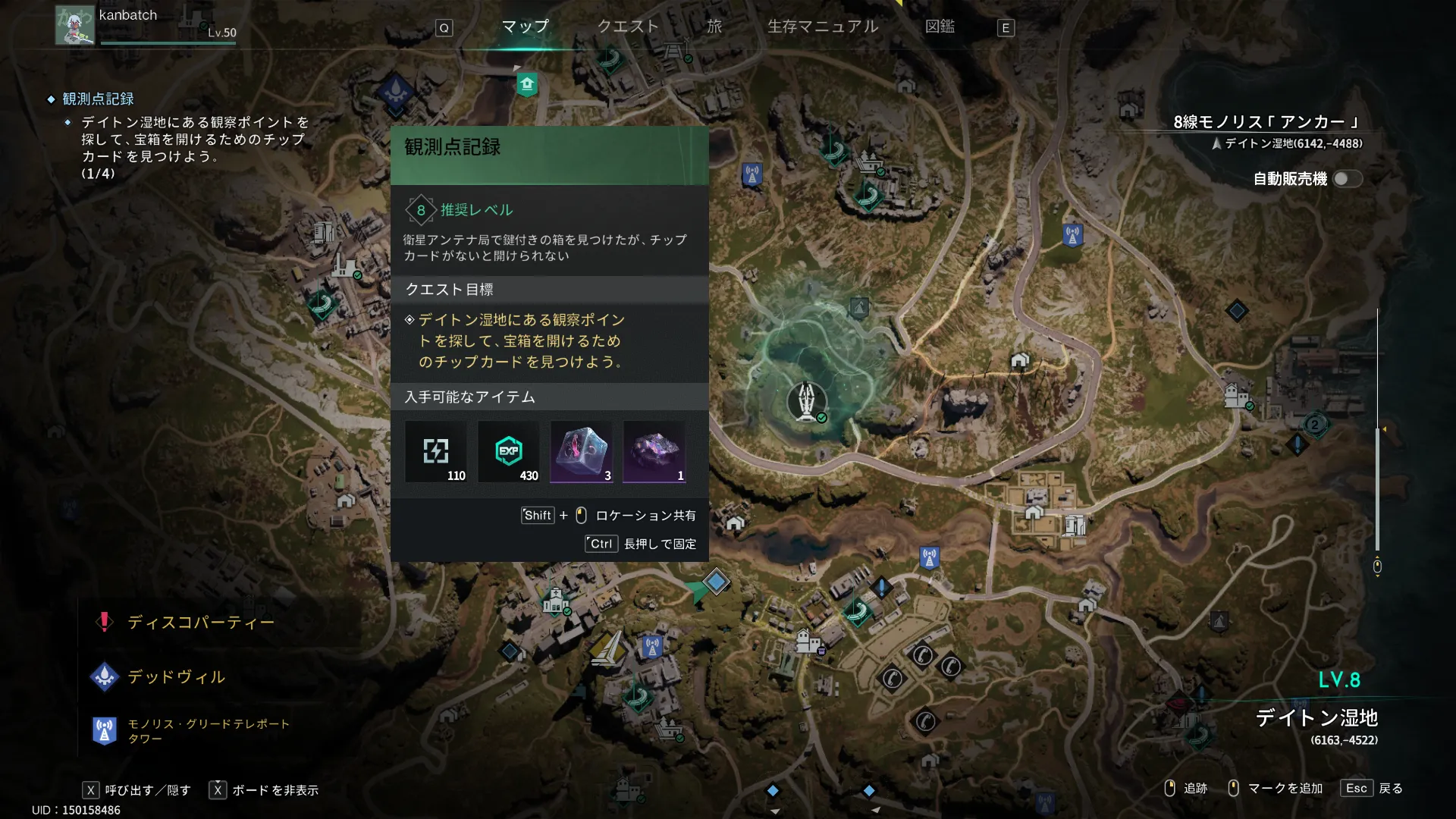Switch to the 図鑑 tab

(x=940, y=27)
